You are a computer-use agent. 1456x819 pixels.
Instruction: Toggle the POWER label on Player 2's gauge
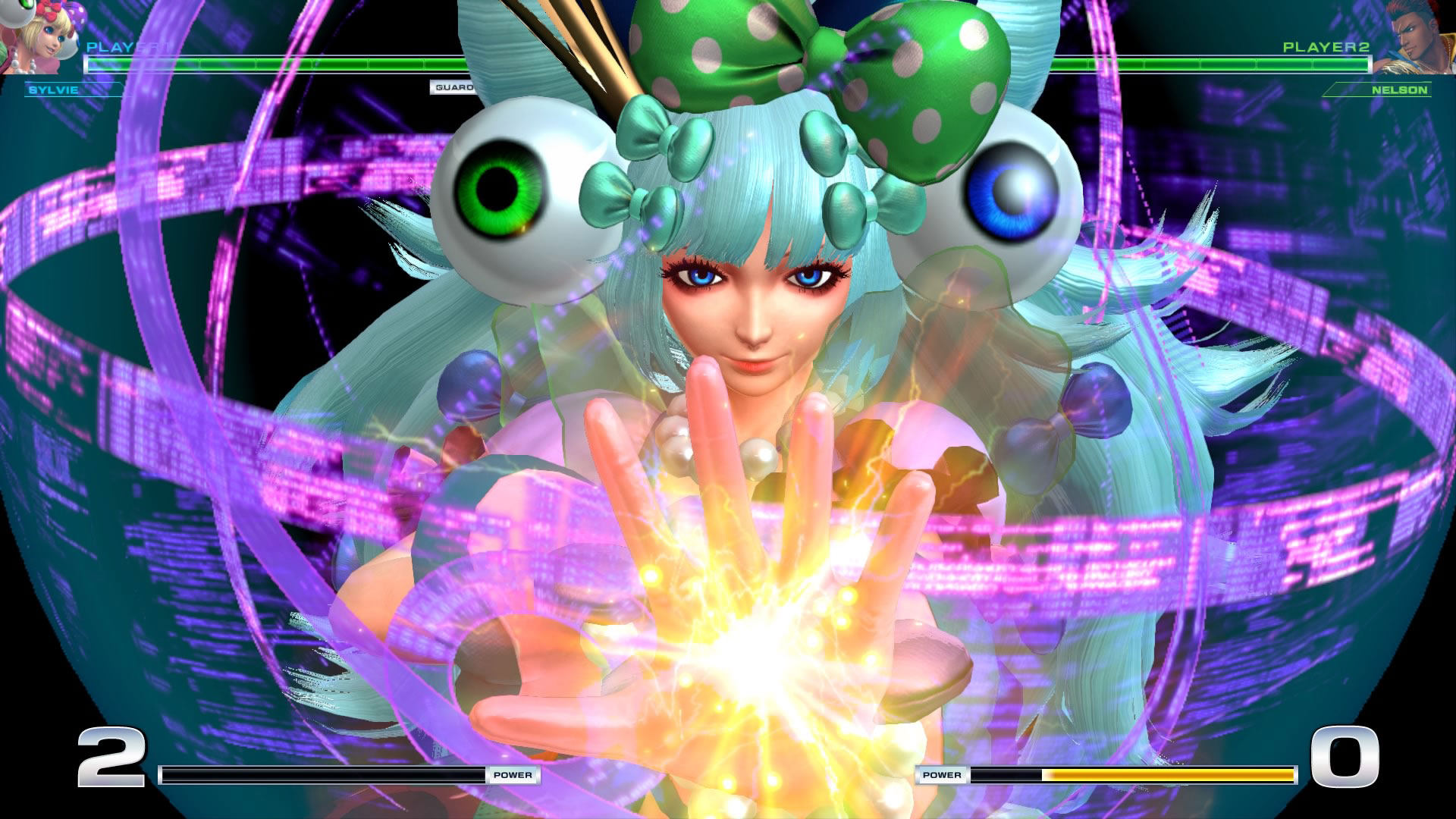(941, 774)
